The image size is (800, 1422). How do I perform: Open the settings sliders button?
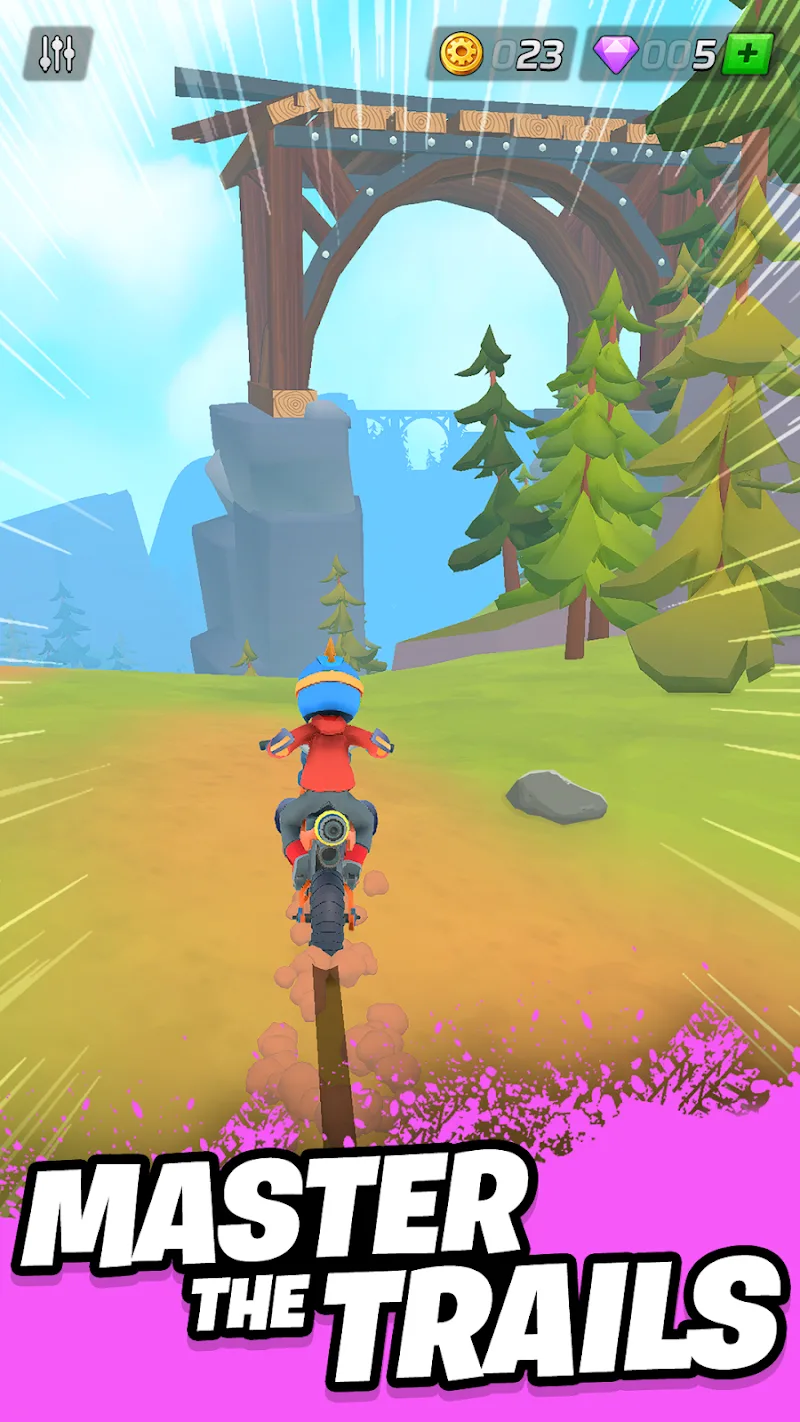[x=57, y=54]
